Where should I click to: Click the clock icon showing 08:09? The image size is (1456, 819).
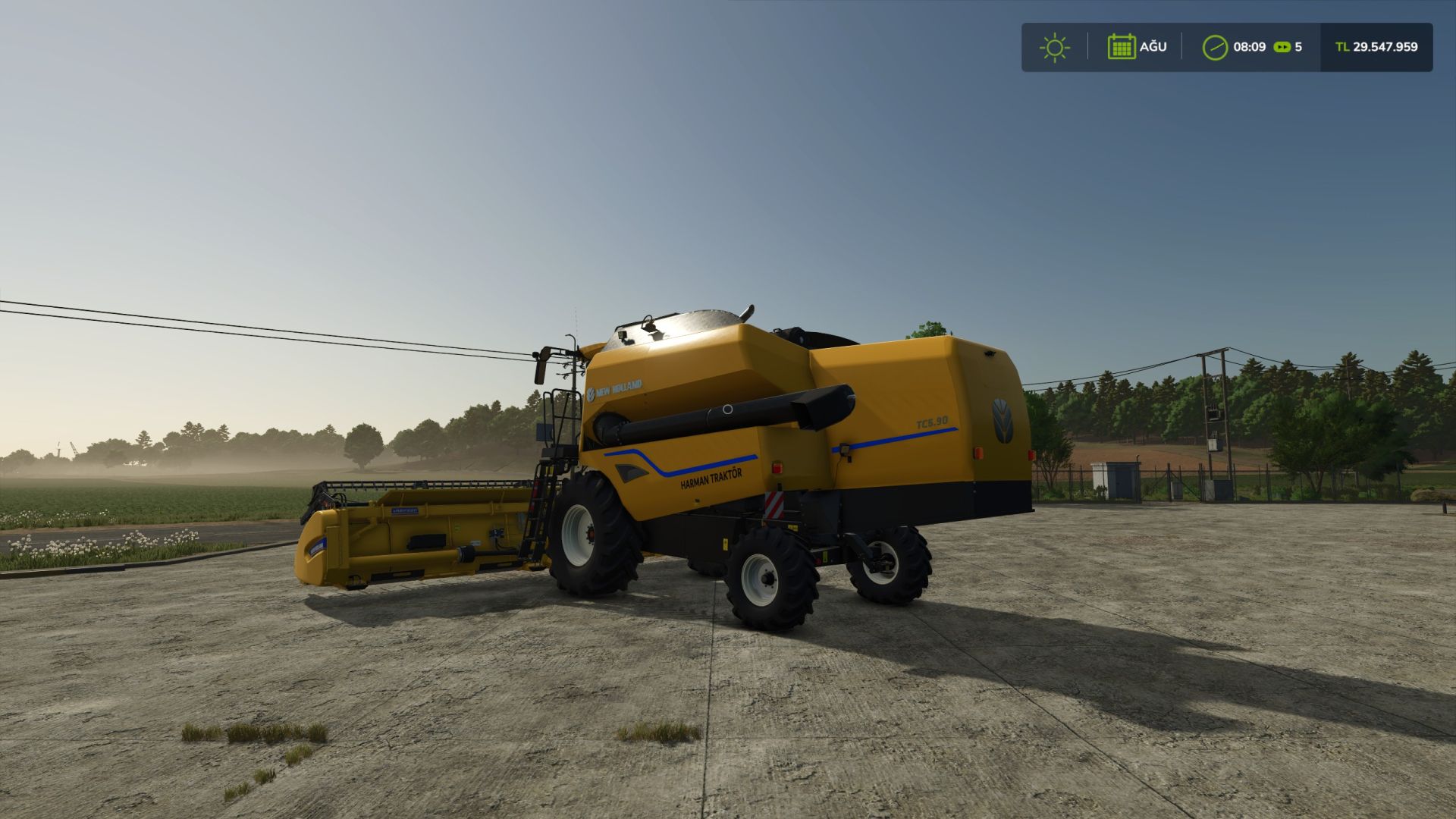pyautogui.click(x=1215, y=47)
